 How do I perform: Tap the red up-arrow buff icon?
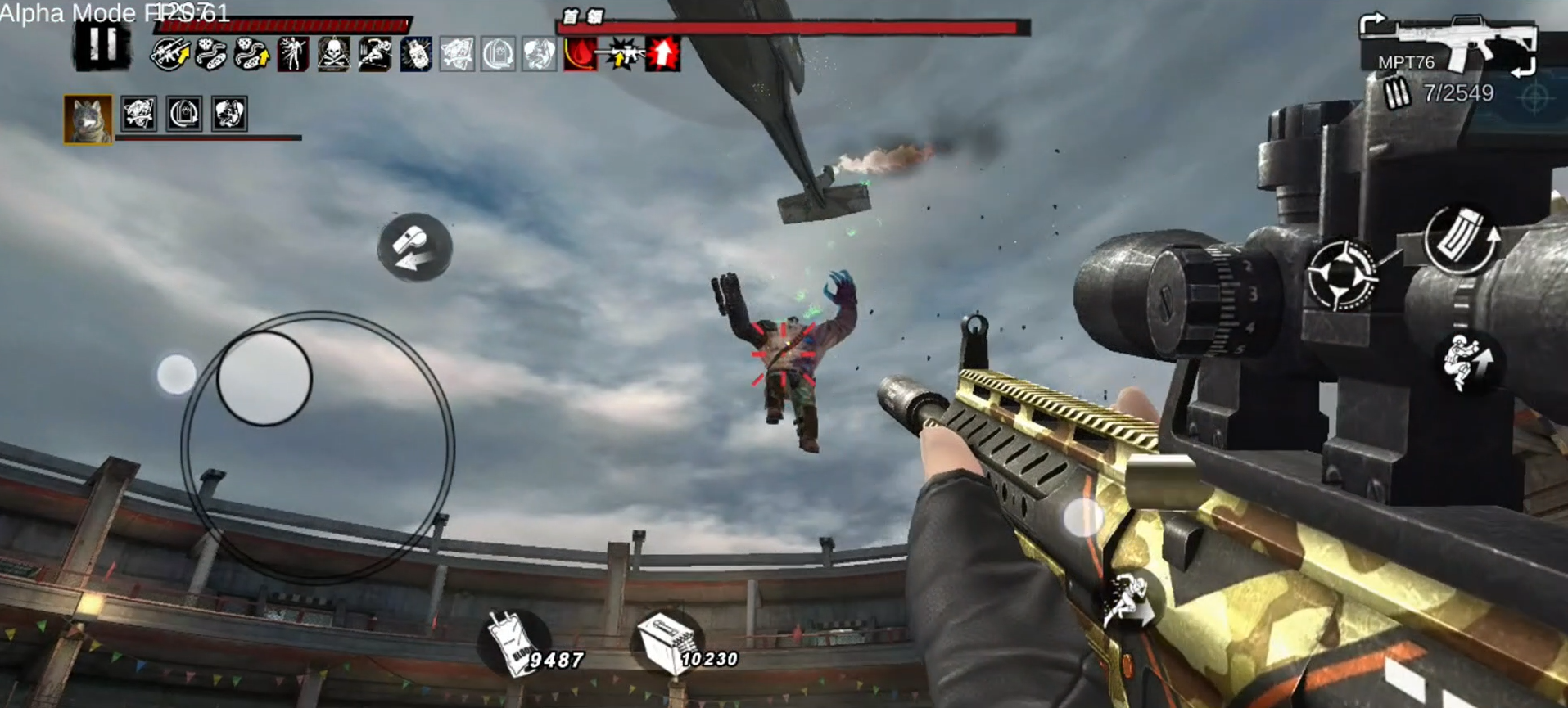(x=662, y=55)
